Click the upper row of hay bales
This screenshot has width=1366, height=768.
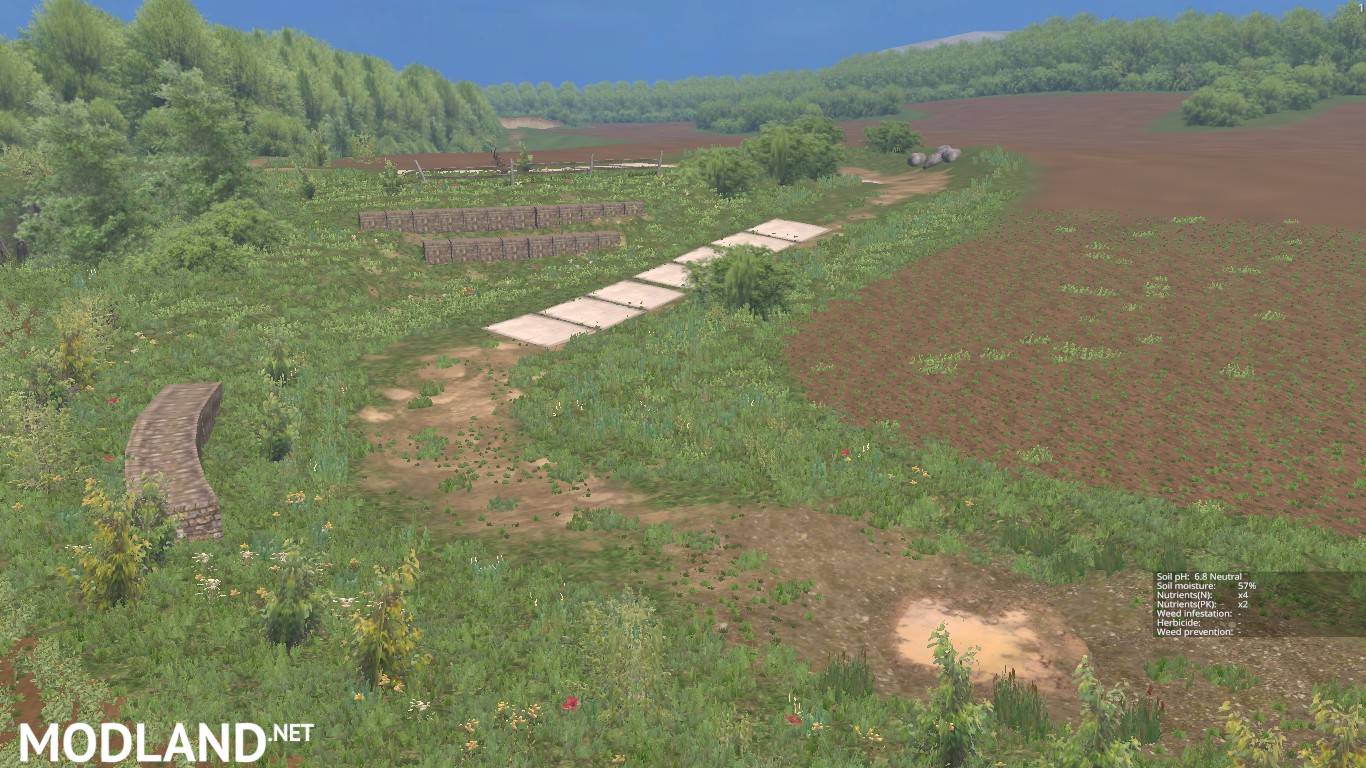point(490,218)
